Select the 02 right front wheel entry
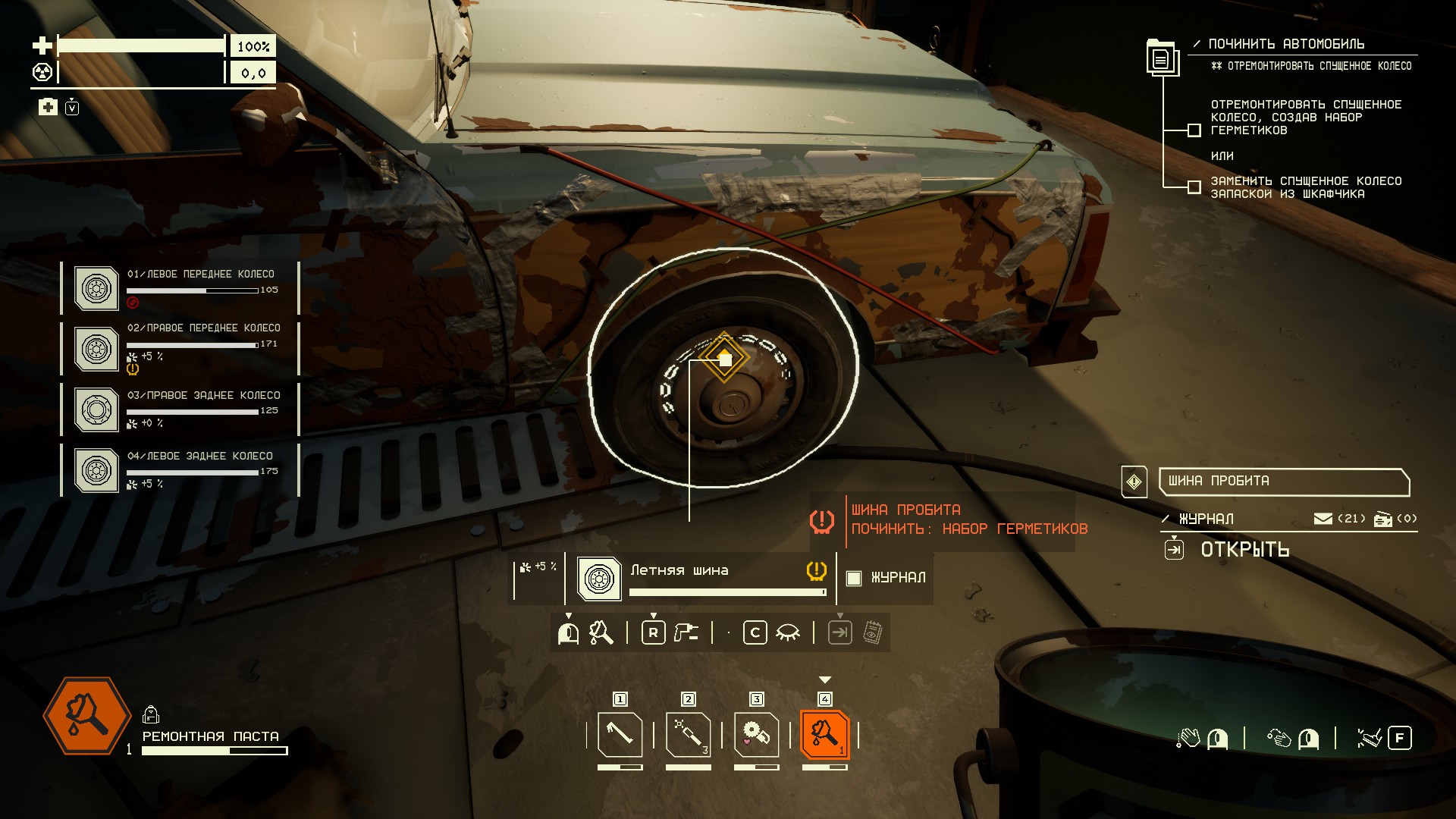The height and width of the screenshot is (819, 1456). point(180,349)
